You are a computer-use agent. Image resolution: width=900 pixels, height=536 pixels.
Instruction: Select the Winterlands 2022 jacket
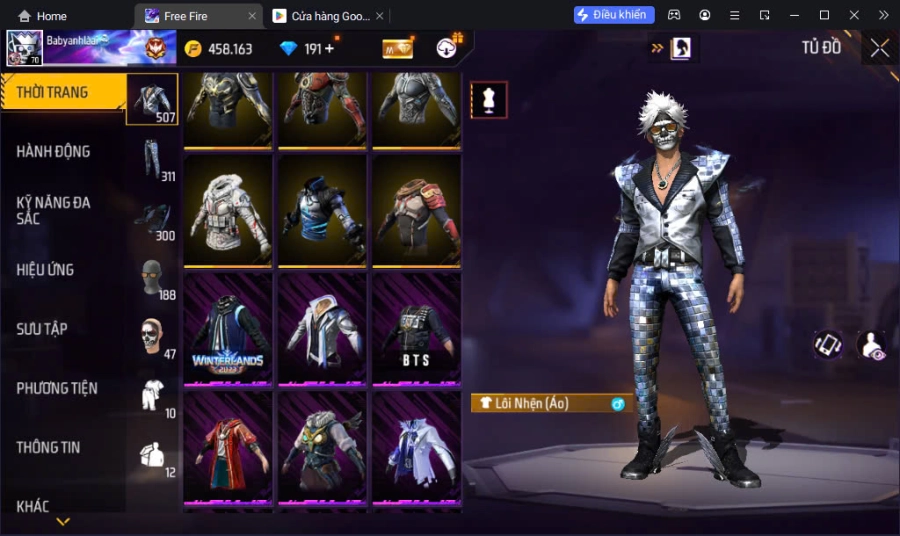pos(228,328)
